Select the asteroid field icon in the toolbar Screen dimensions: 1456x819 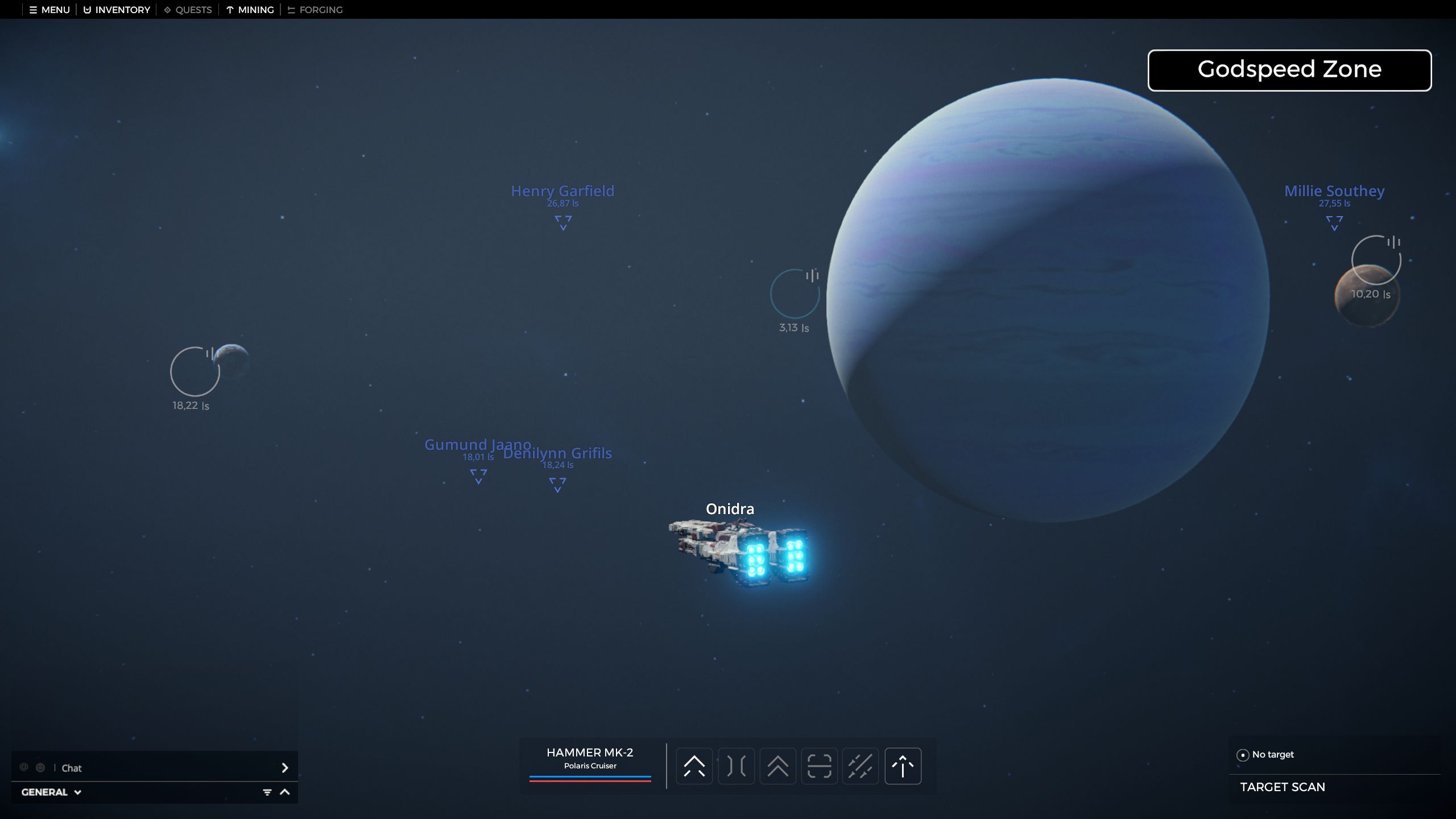click(861, 766)
